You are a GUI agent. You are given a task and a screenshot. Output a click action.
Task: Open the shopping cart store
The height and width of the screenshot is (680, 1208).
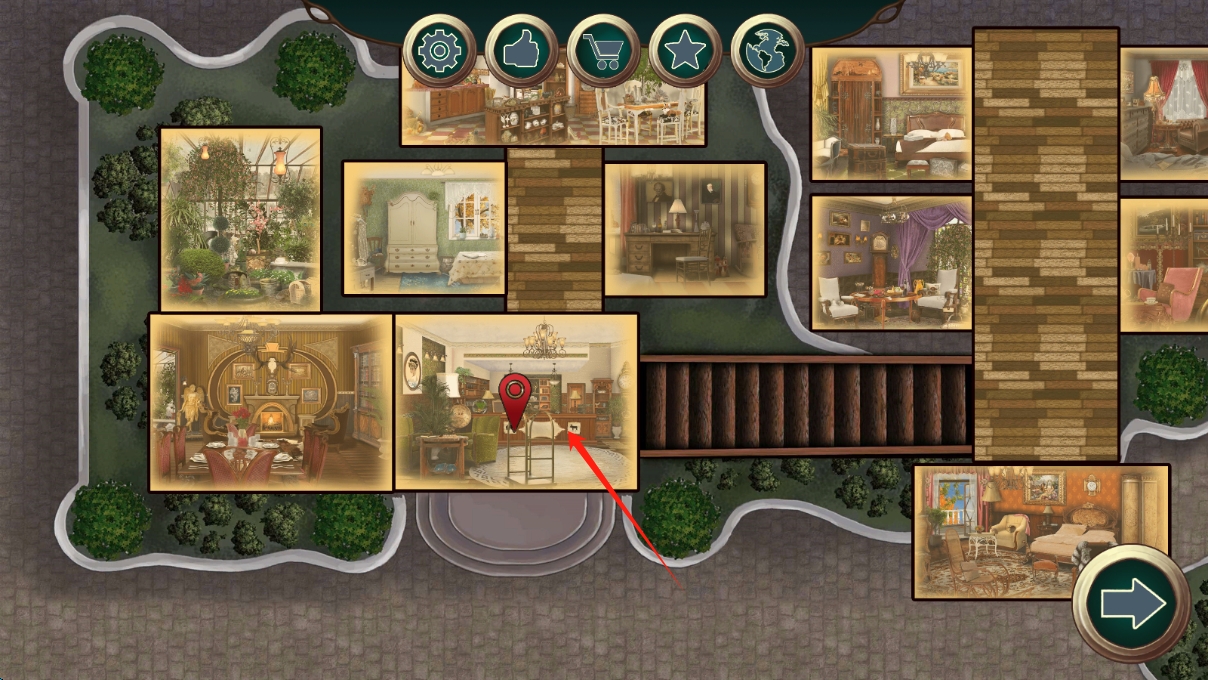pyautogui.click(x=603, y=51)
